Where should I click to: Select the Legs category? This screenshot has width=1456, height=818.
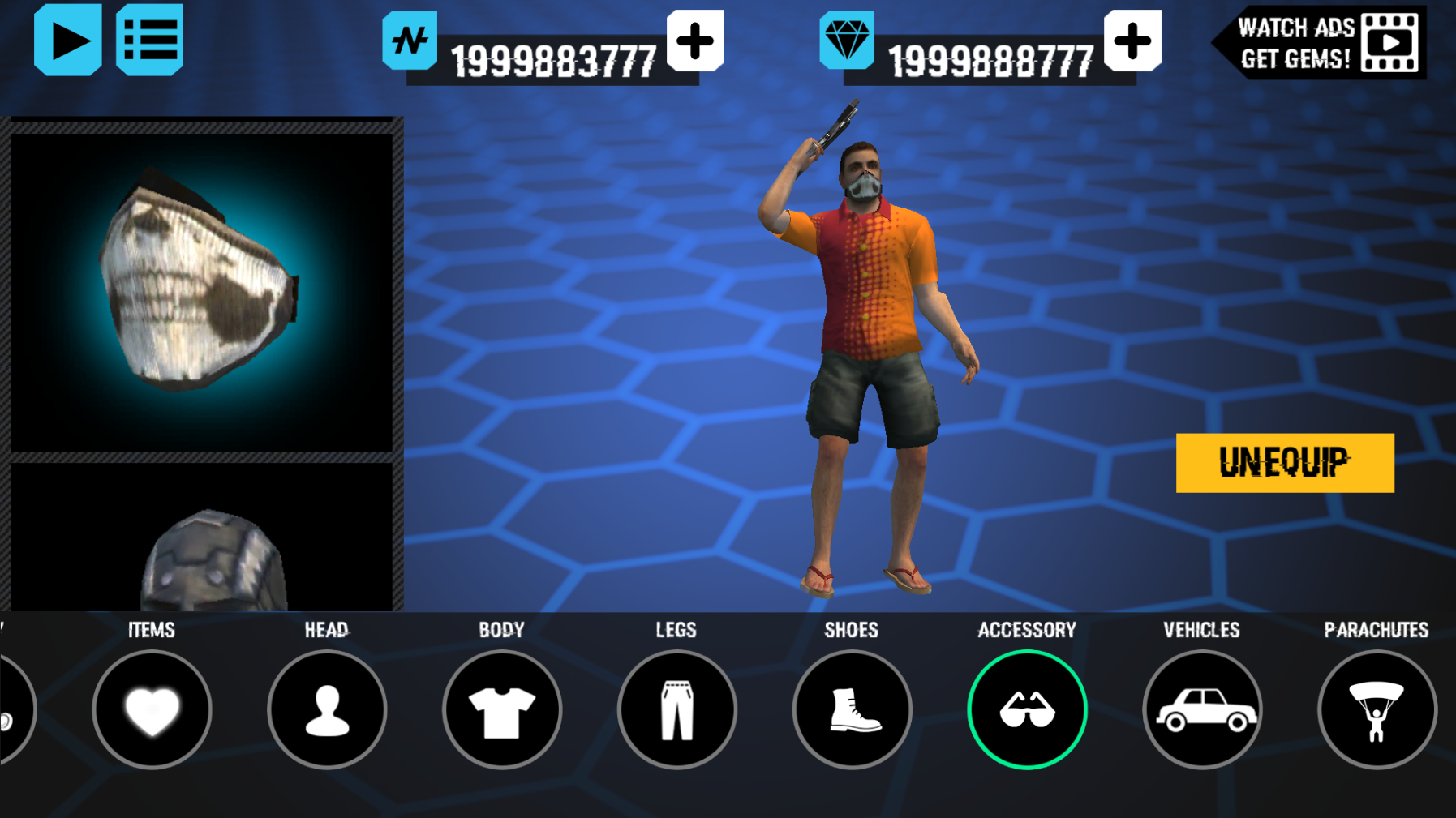coord(677,709)
